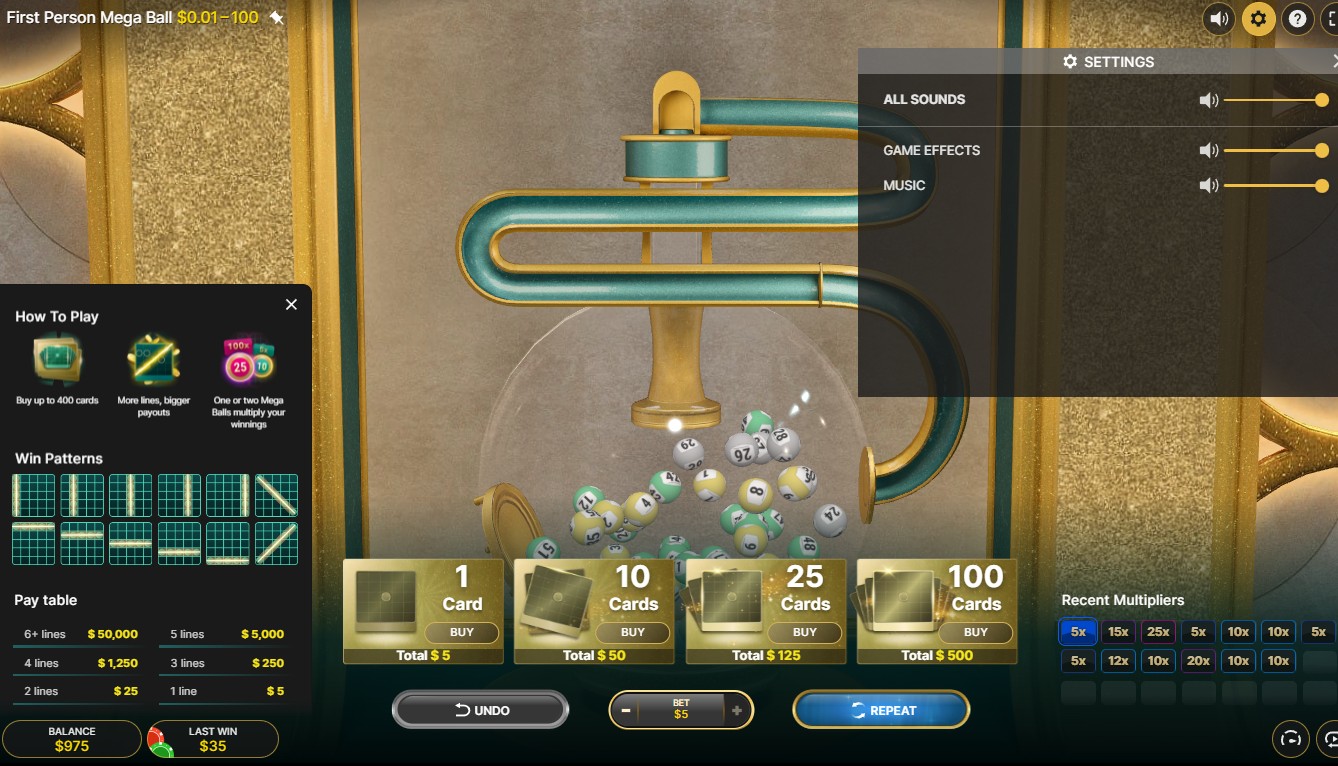Image resolution: width=1338 pixels, height=766 pixels.
Task: Buy the 100 Cards bundle
Action: pyautogui.click(x=975, y=632)
